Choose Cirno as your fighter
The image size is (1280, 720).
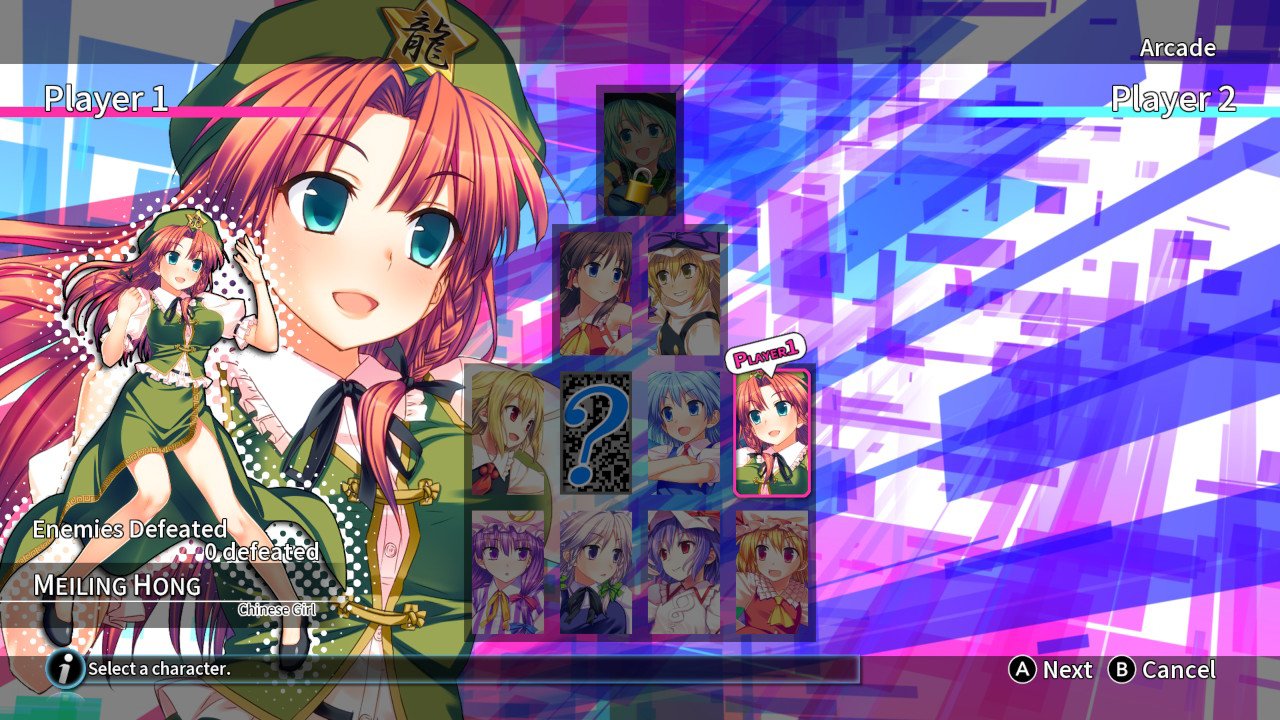[681, 430]
